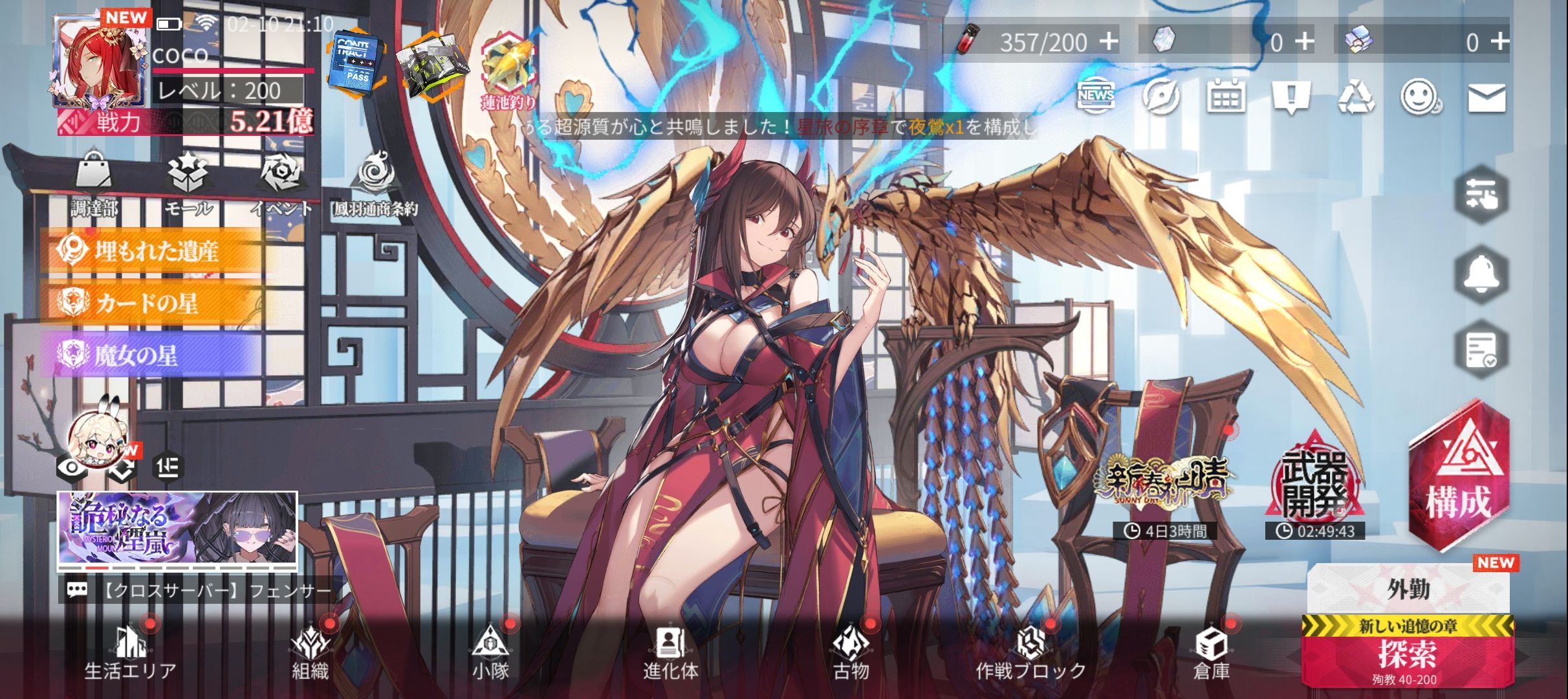Open the 外勤 field work panel
The height and width of the screenshot is (699, 1568).
tap(1408, 588)
